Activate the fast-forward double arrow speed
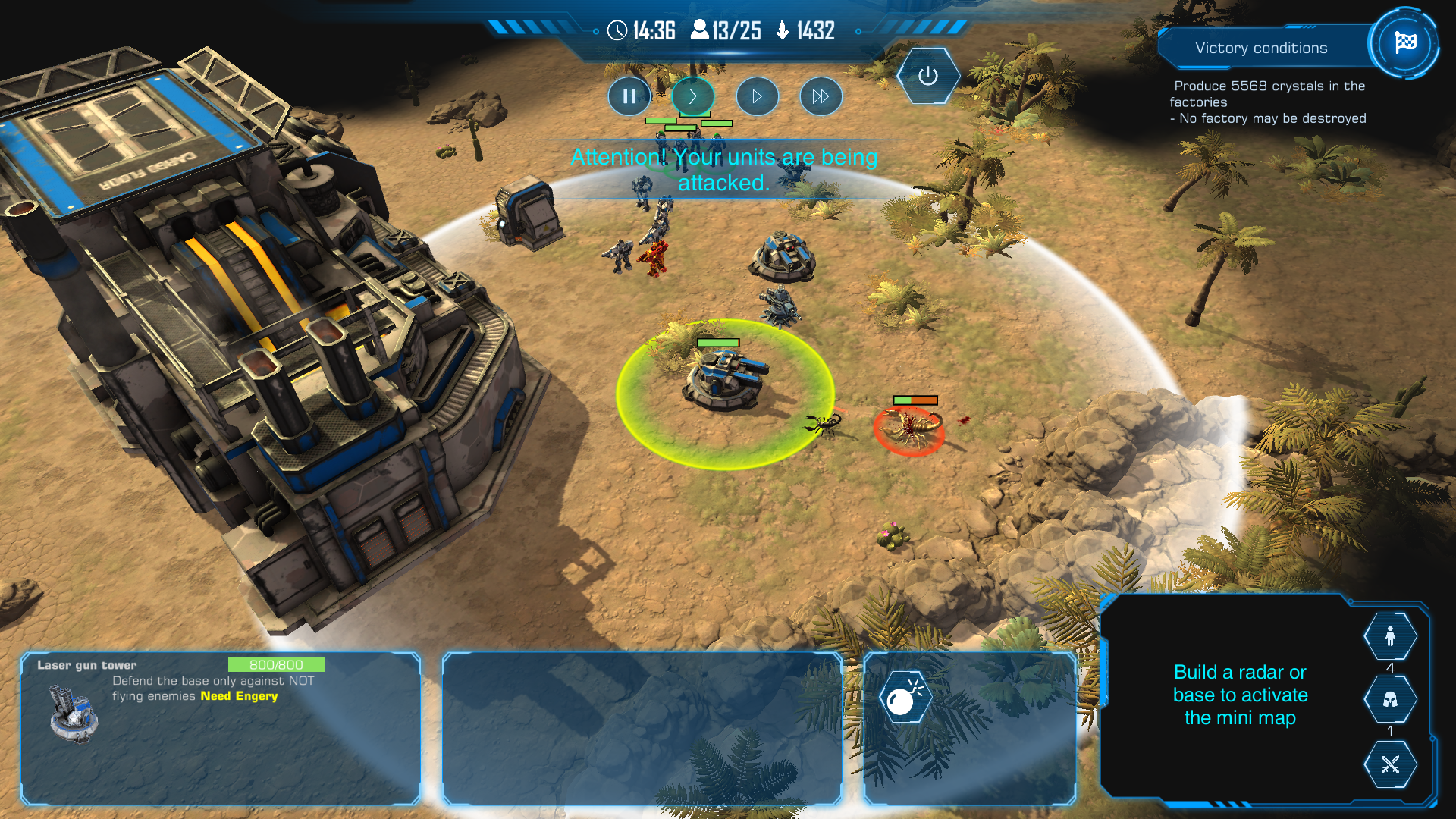 point(821,96)
